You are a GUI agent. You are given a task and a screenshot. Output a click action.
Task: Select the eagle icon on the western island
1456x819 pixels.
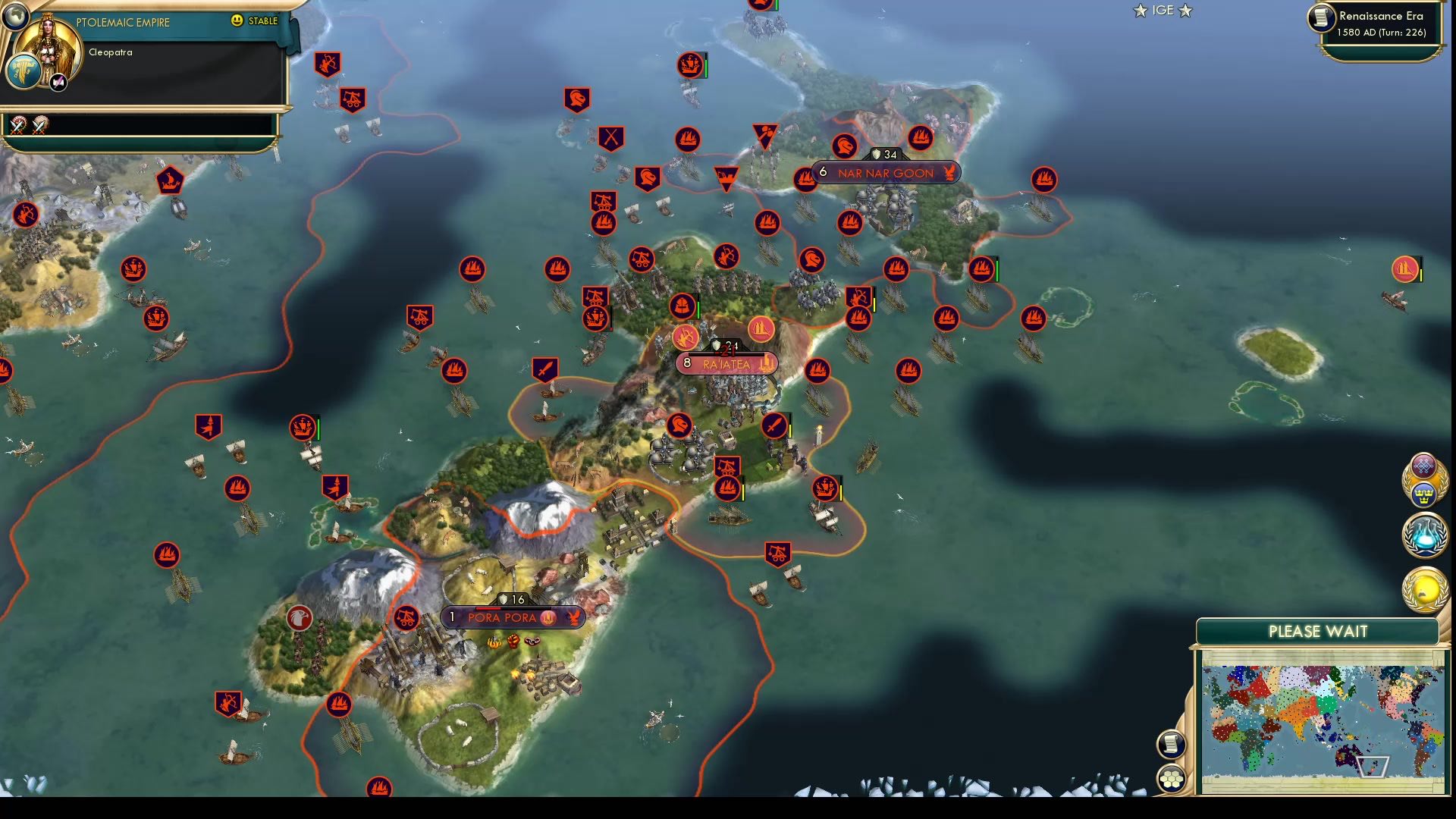[298, 619]
